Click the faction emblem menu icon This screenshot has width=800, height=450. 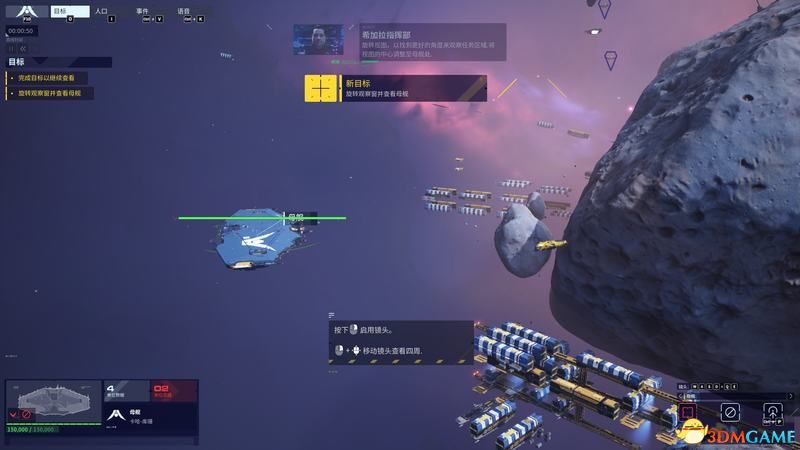pyautogui.click(x=26, y=12)
